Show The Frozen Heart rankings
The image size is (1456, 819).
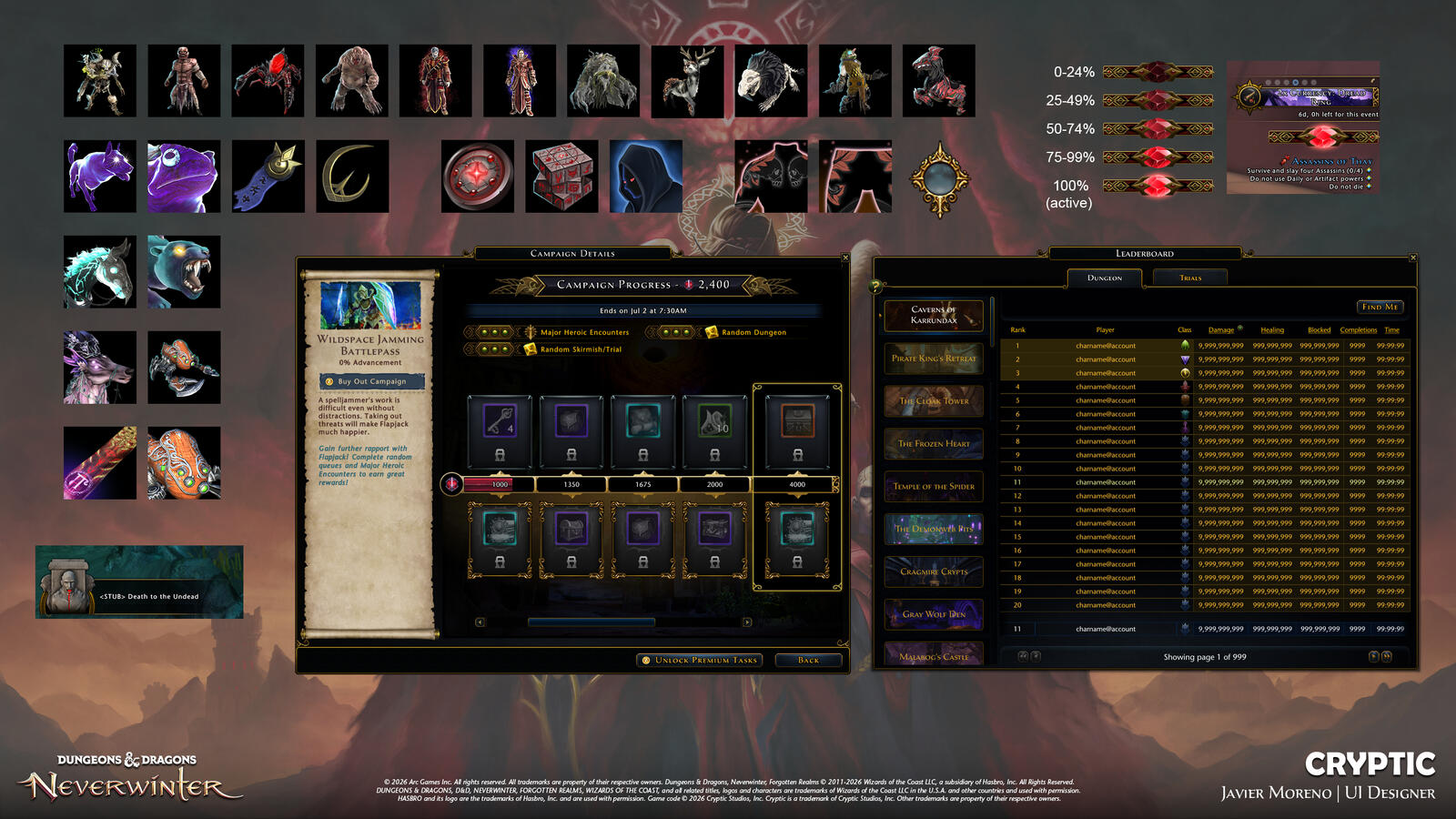tap(934, 443)
